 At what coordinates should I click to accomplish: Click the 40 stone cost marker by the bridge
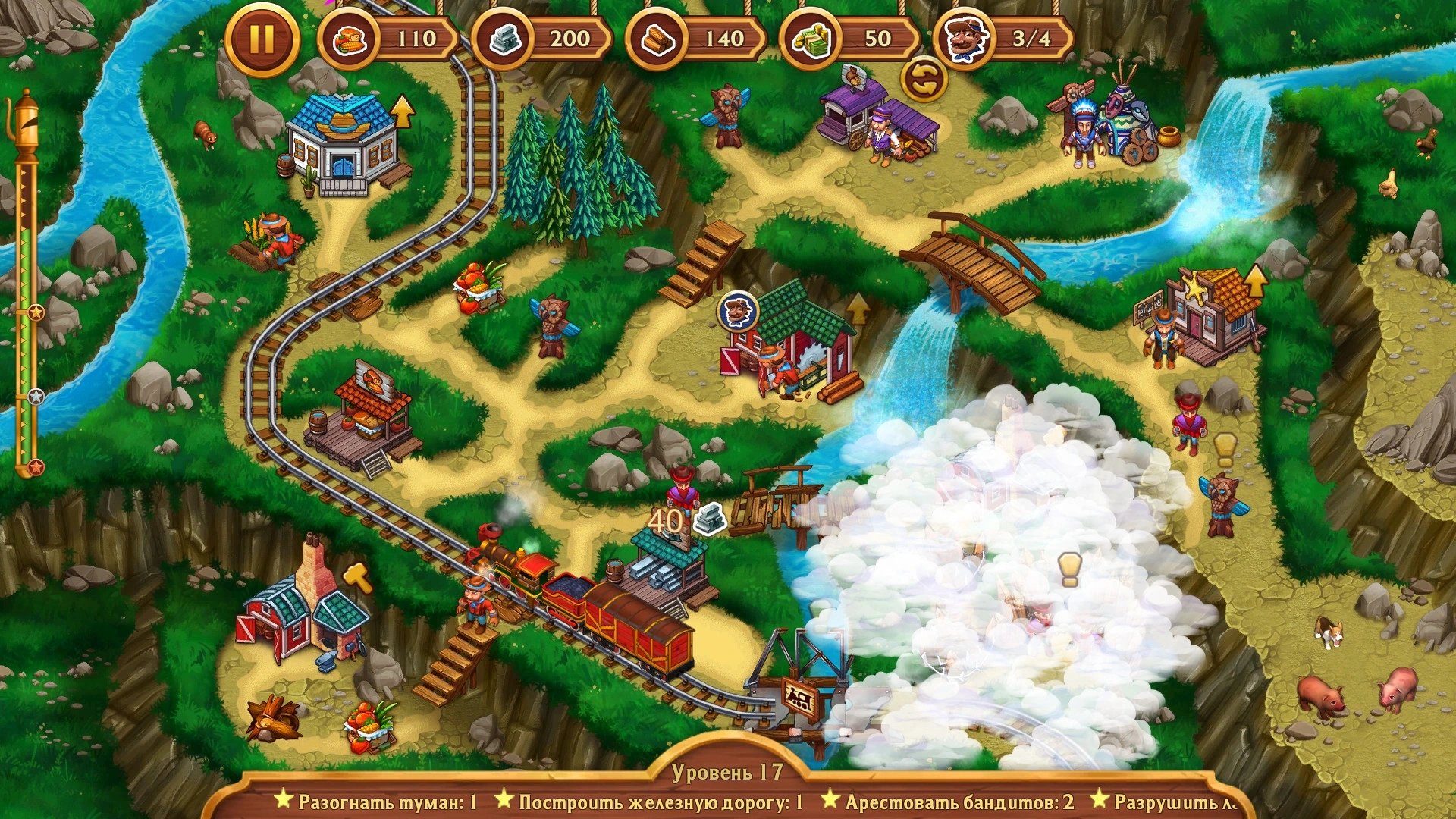coord(686,520)
